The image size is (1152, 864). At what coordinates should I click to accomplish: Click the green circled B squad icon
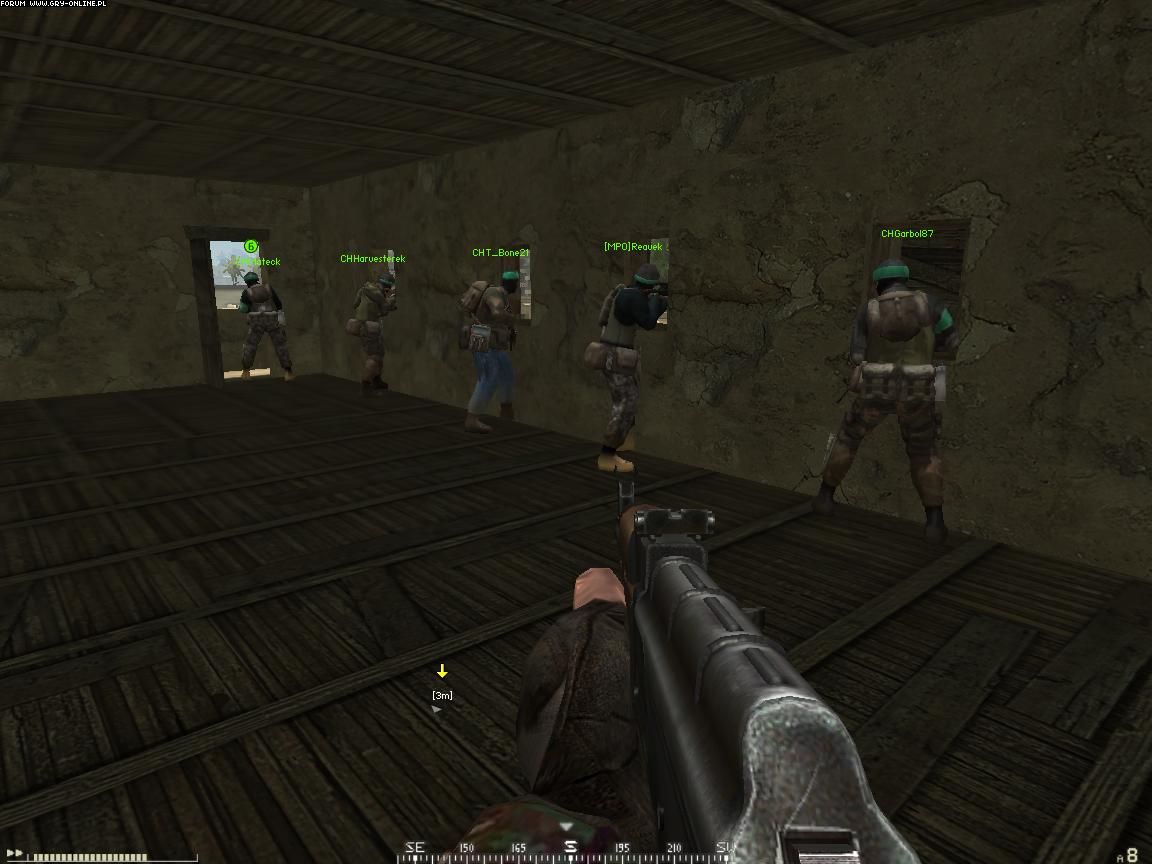251,246
